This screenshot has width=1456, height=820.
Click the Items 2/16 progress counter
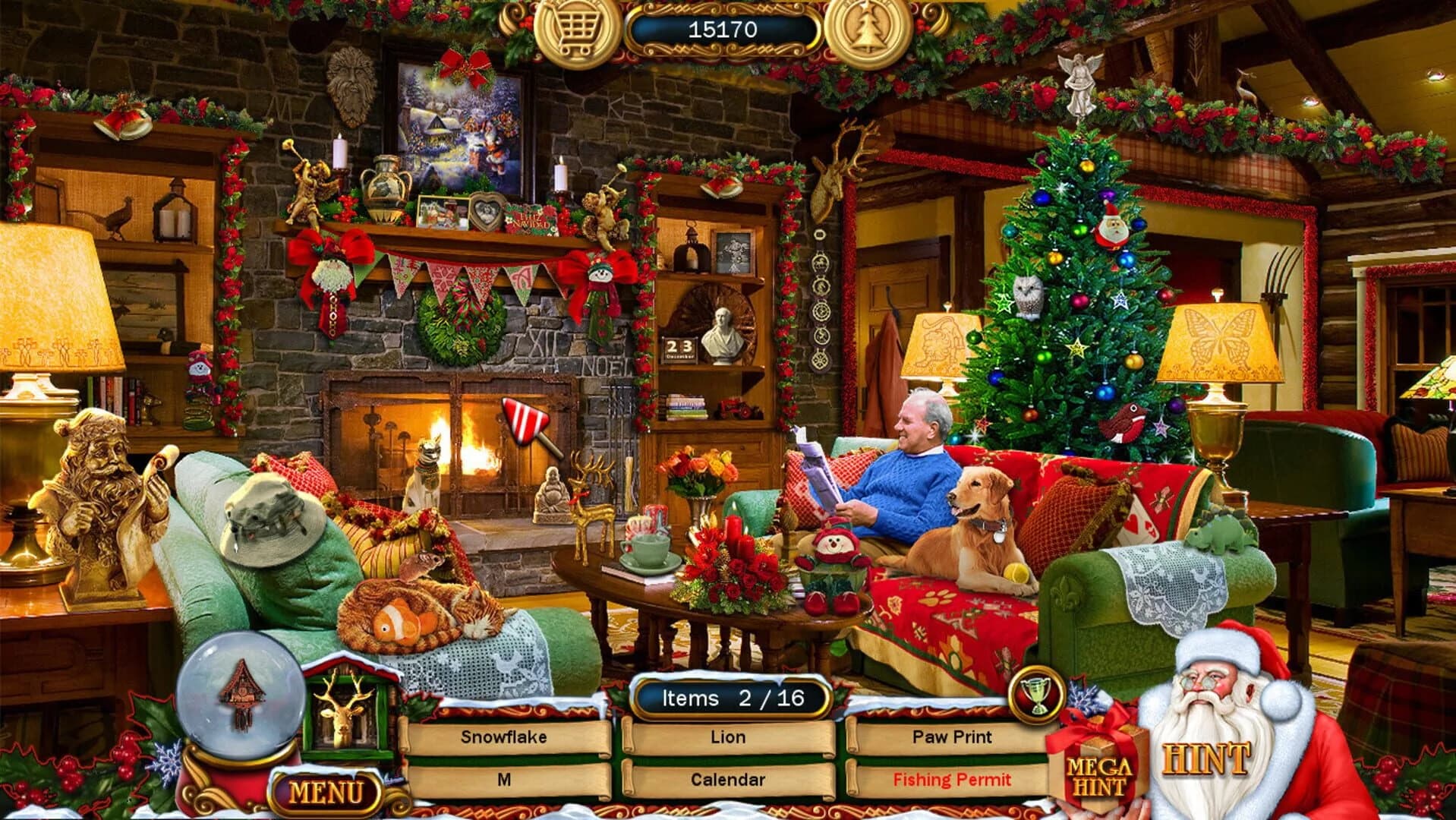731,697
